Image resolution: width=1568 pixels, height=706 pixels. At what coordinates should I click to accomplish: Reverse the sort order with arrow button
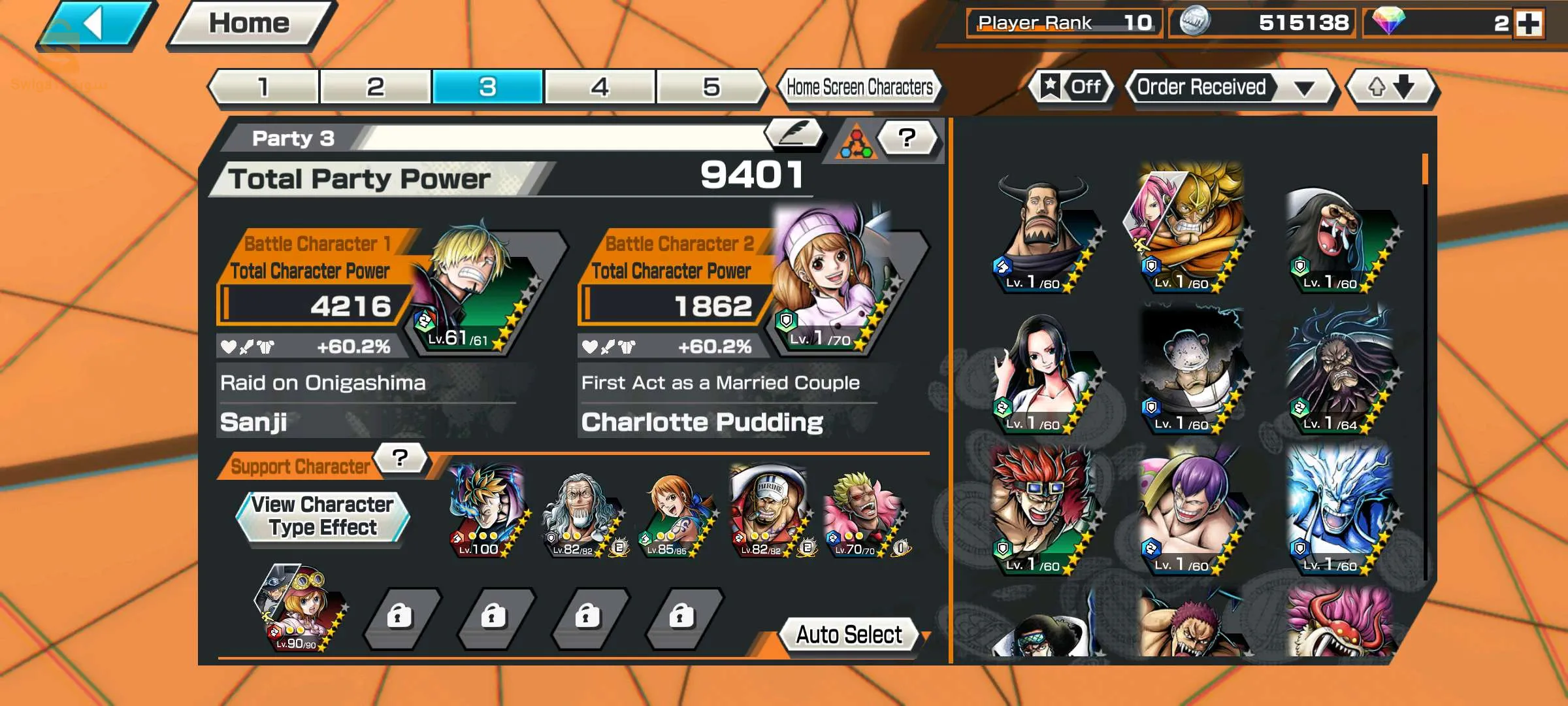point(1392,87)
